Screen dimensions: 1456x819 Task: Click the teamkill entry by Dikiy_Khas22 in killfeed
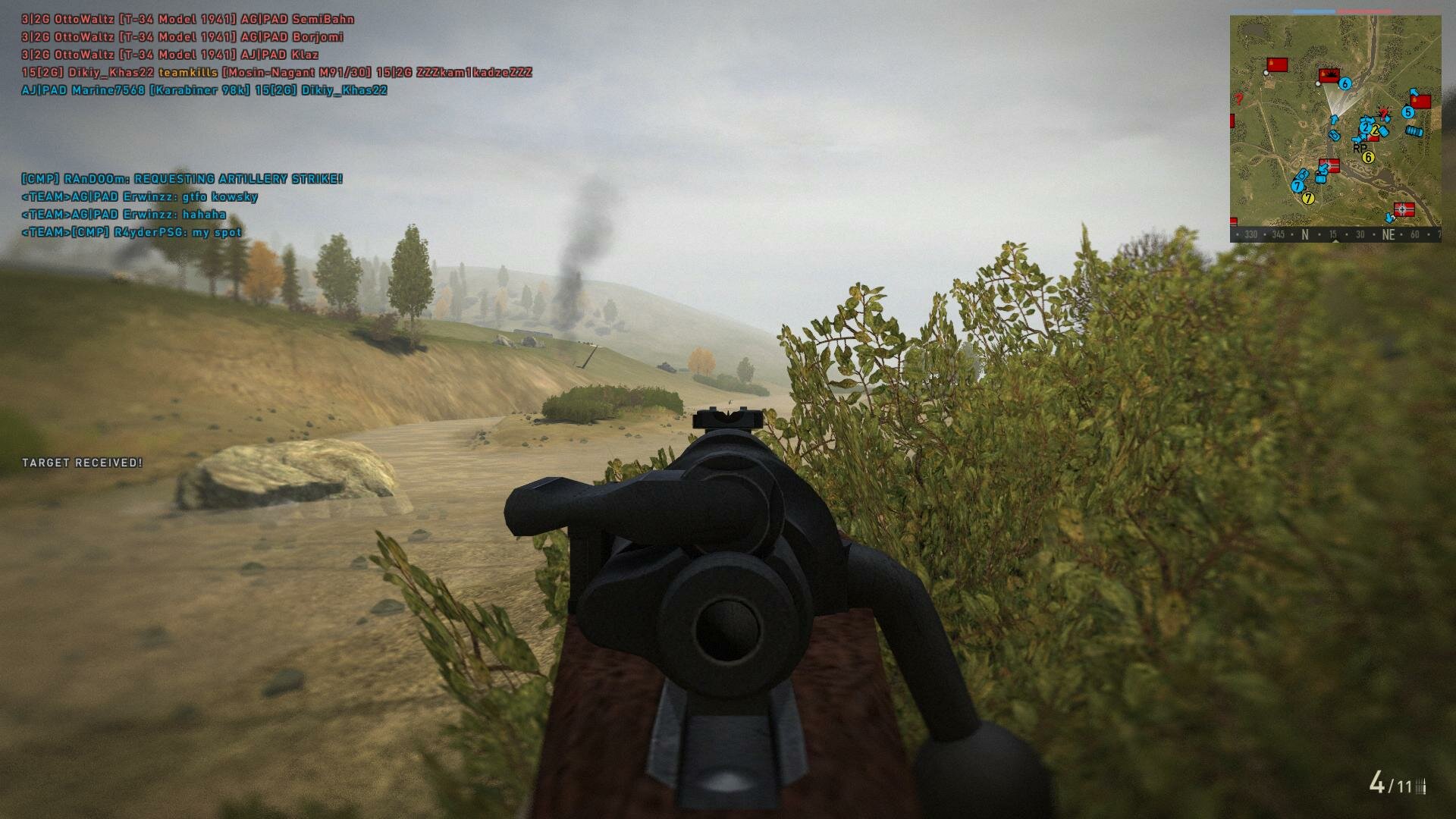[x=277, y=73]
